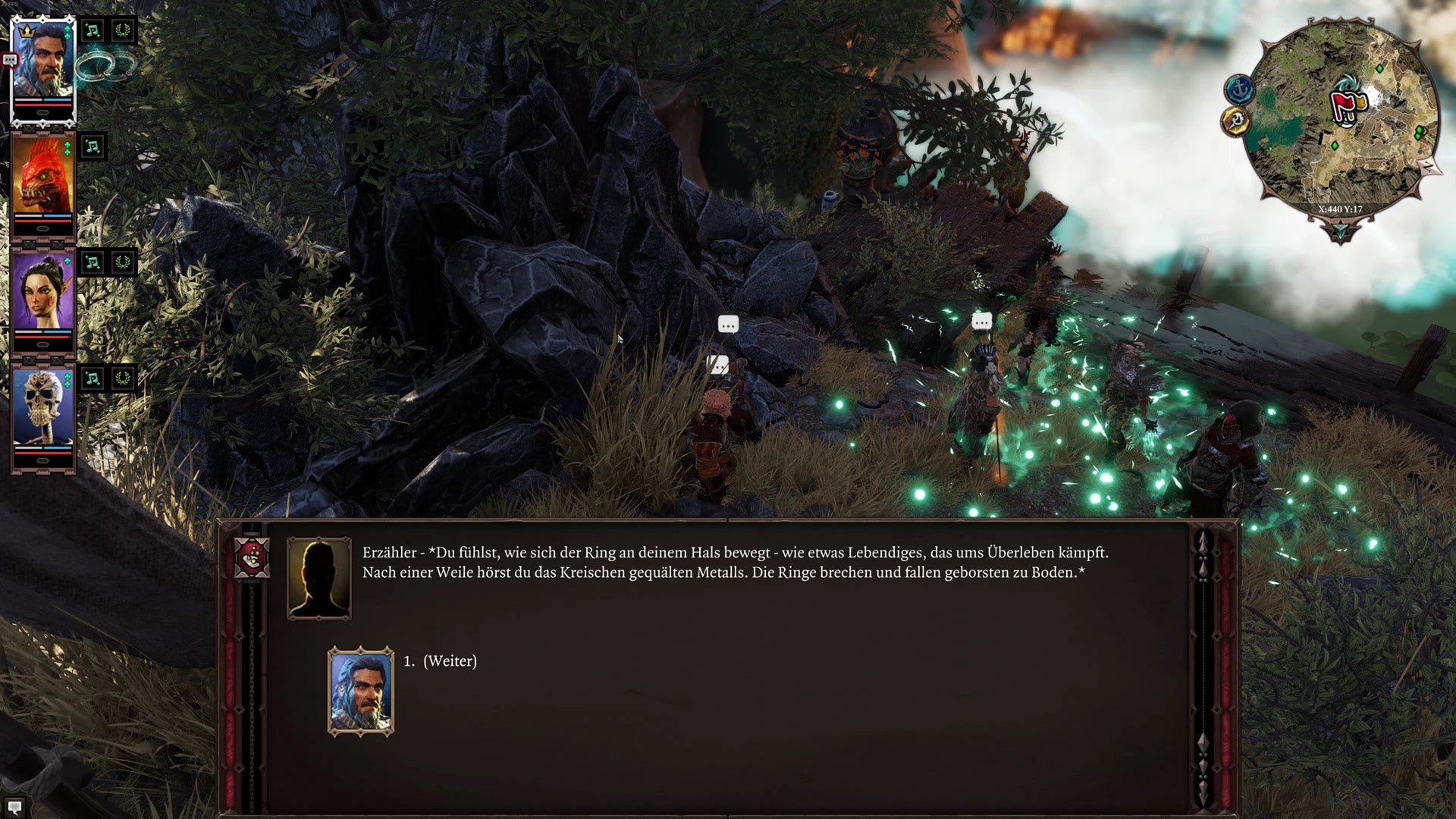1456x819 pixels.
Task: Toggle the green link icon on the leader portrait
Action: pos(66,33)
